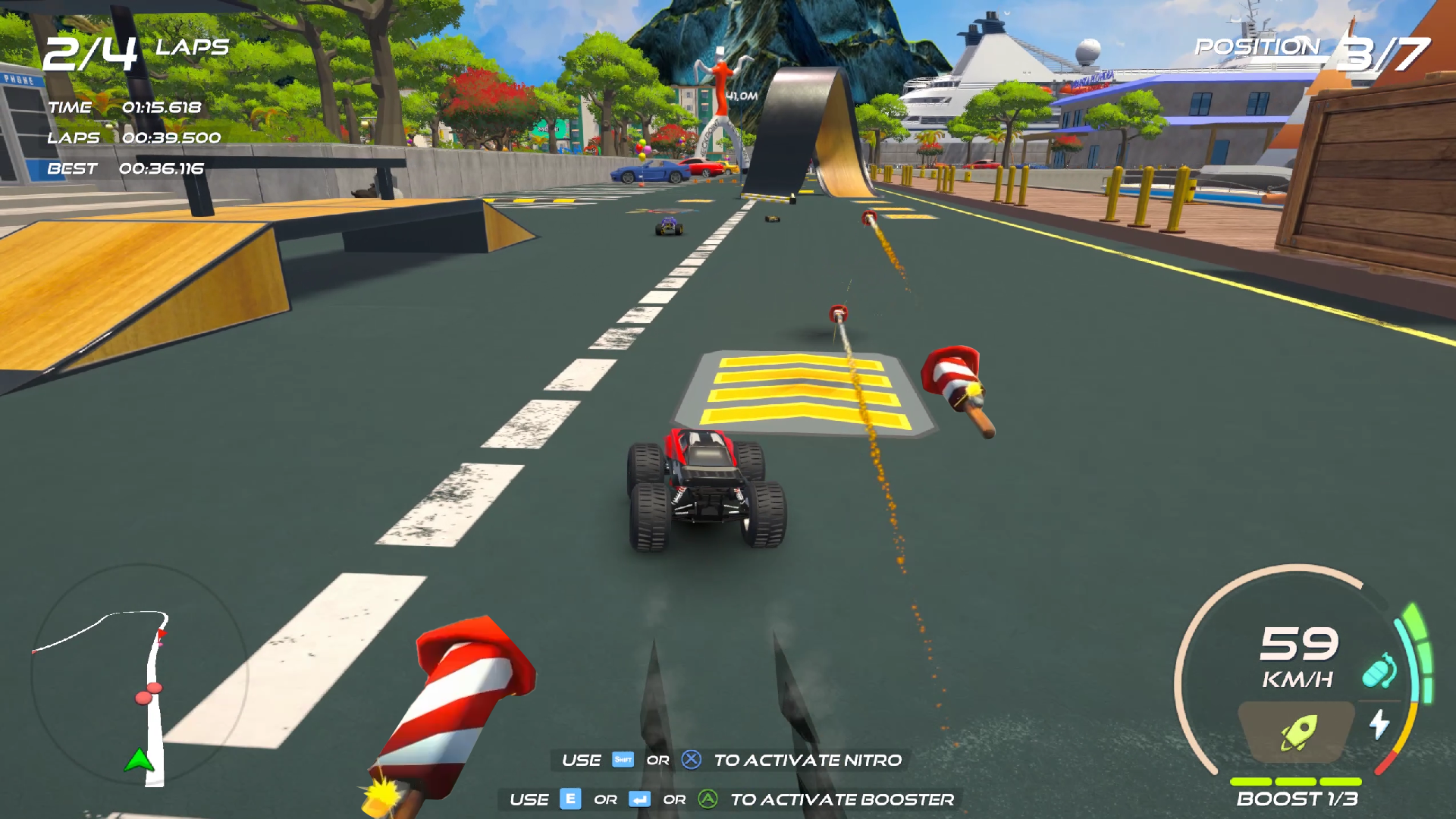Click the E key icon in the booster prompt
Screen dimensions: 1456x819
tap(570, 799)
